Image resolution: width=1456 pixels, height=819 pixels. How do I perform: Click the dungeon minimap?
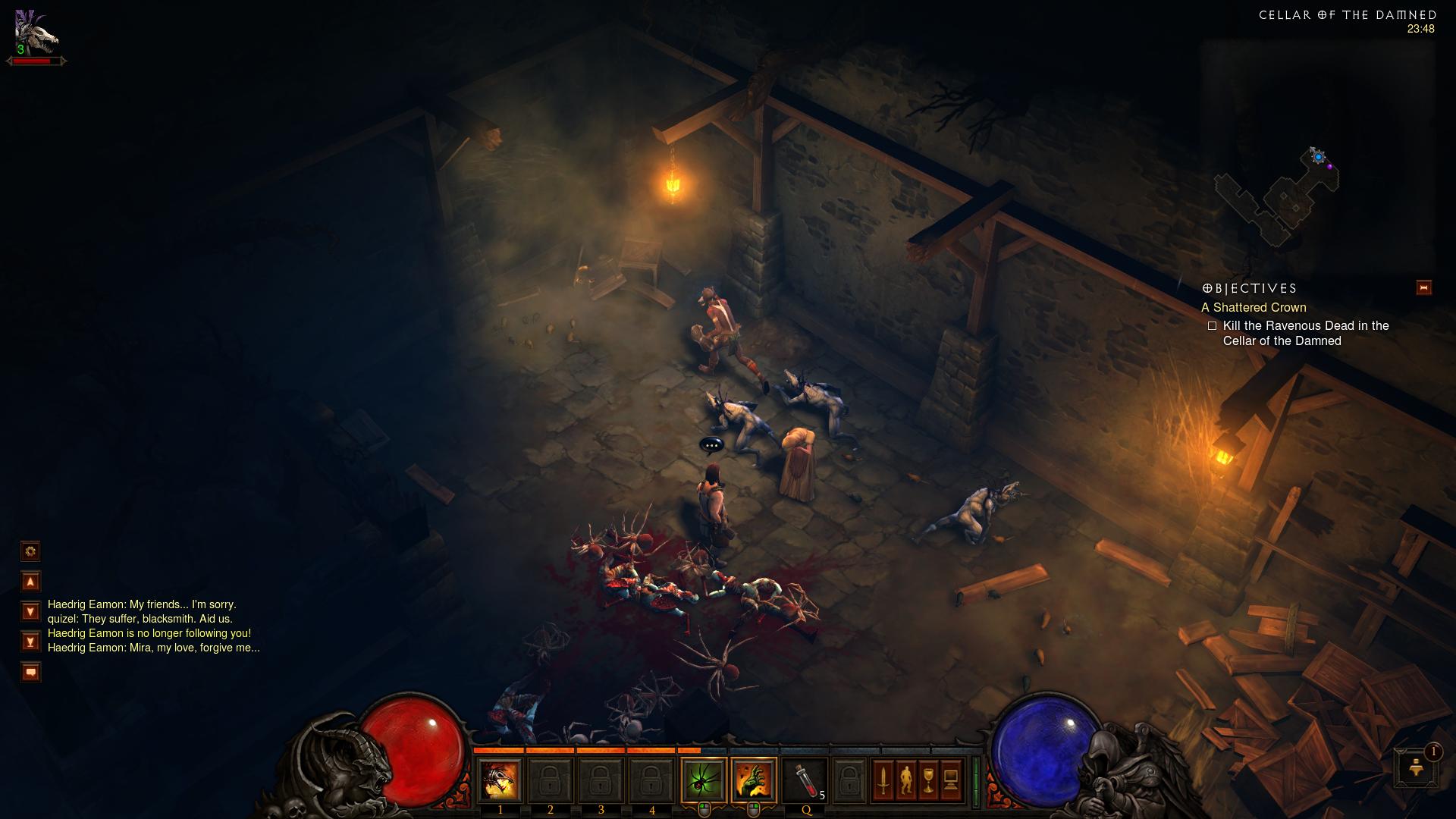[x=1282, y=199]
